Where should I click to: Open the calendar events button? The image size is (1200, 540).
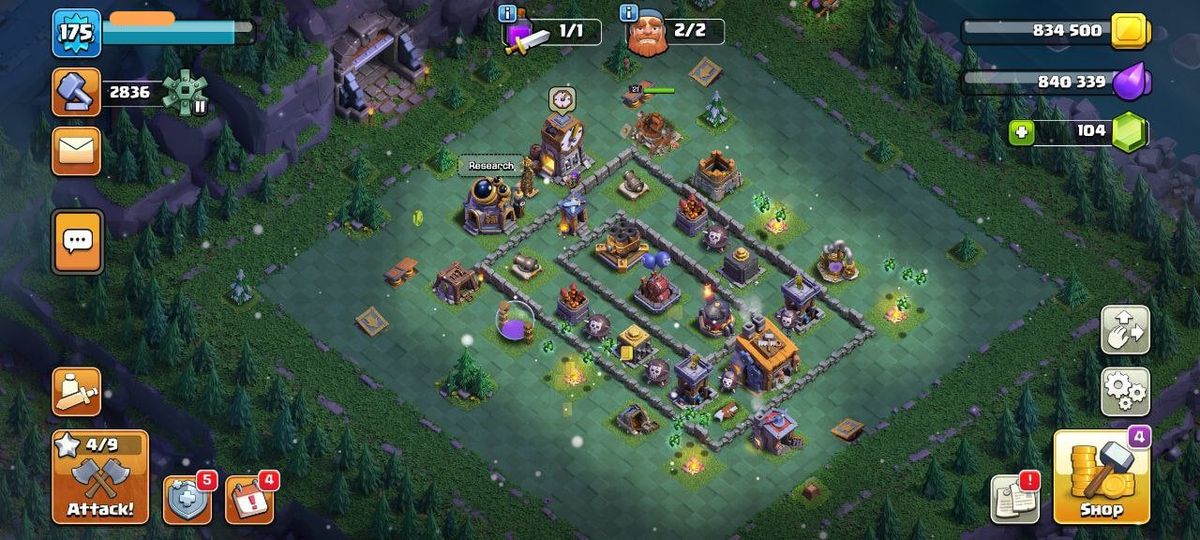click(x=249, y=499)
